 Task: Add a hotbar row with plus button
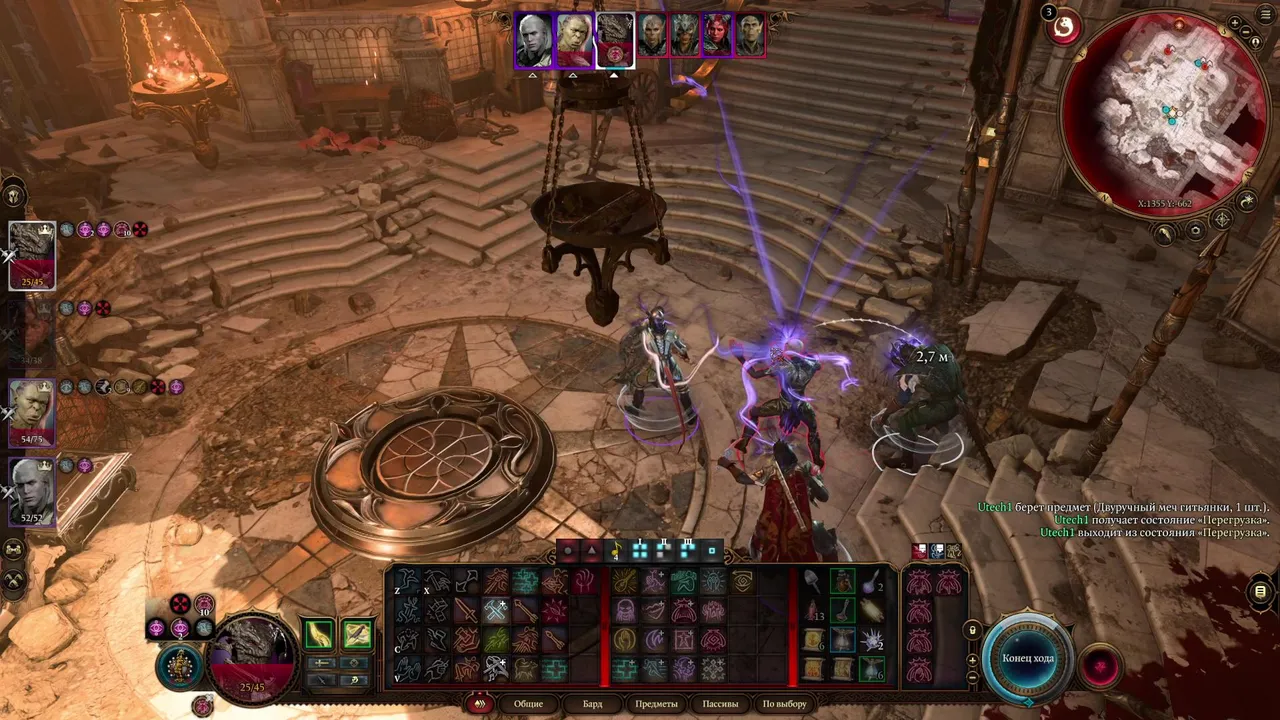[972, 660]
